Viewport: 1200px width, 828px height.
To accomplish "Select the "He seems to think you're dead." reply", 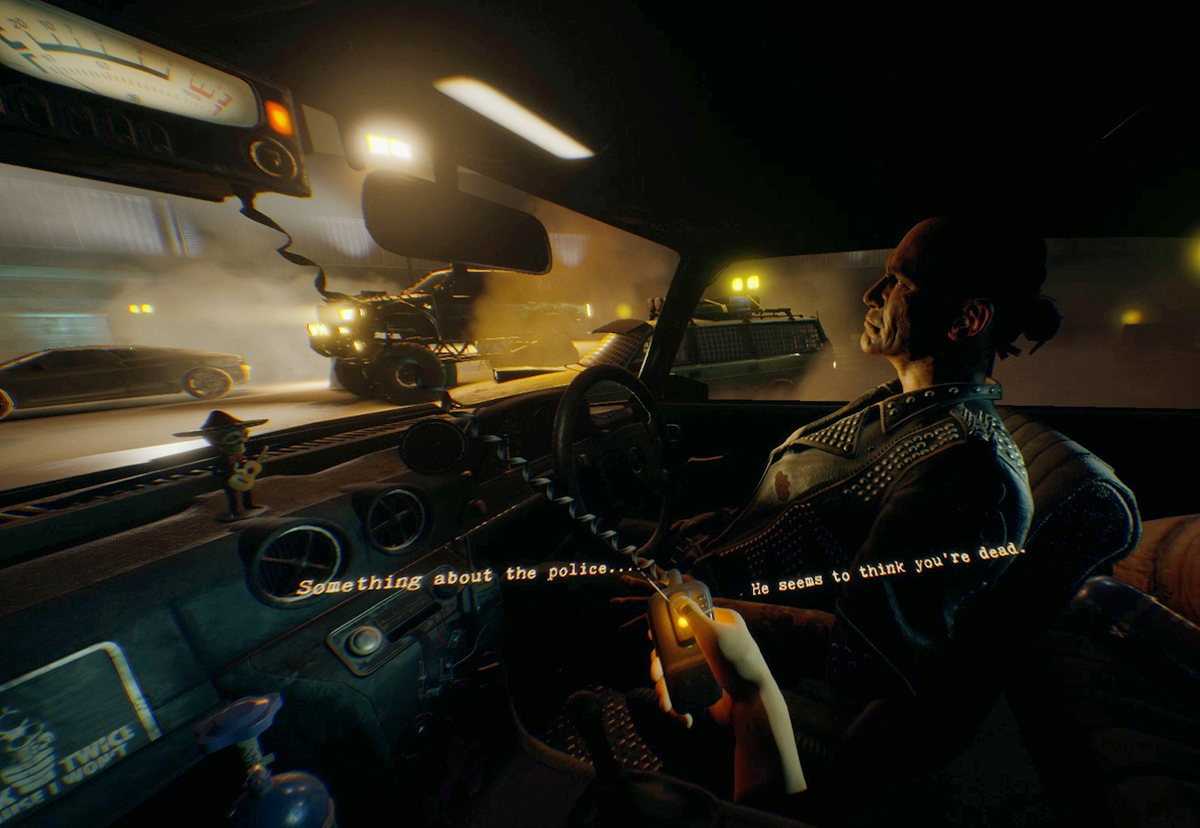I will [888, 568].
